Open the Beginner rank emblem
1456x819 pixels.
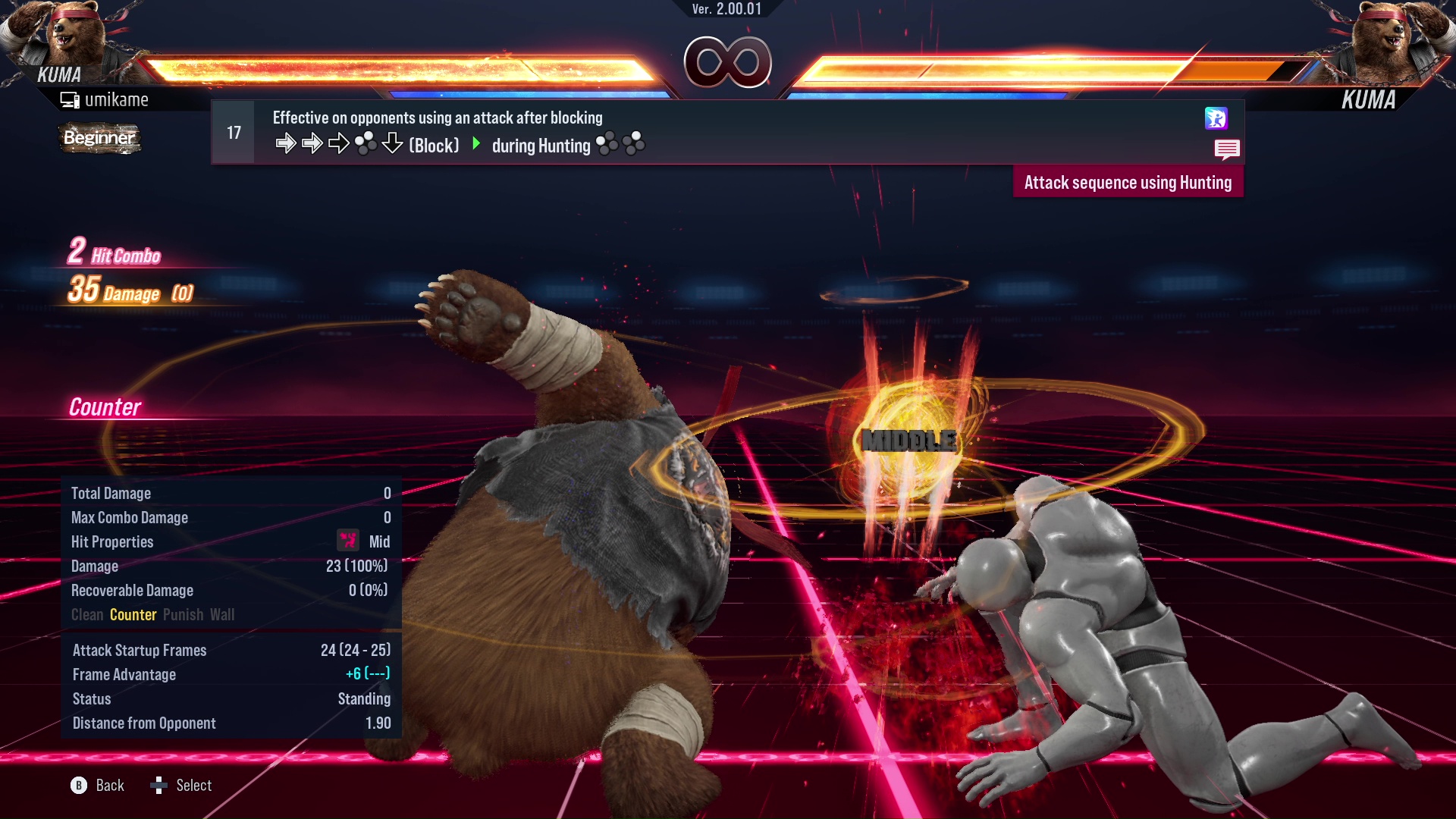coord(99,138)
